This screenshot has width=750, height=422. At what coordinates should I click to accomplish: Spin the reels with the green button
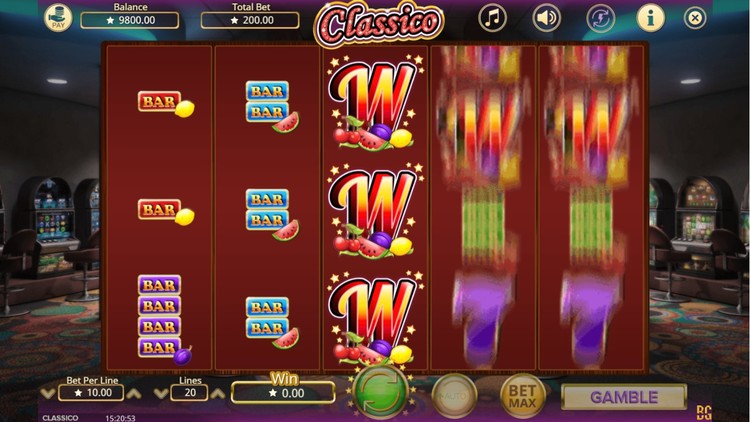(380, 392)
